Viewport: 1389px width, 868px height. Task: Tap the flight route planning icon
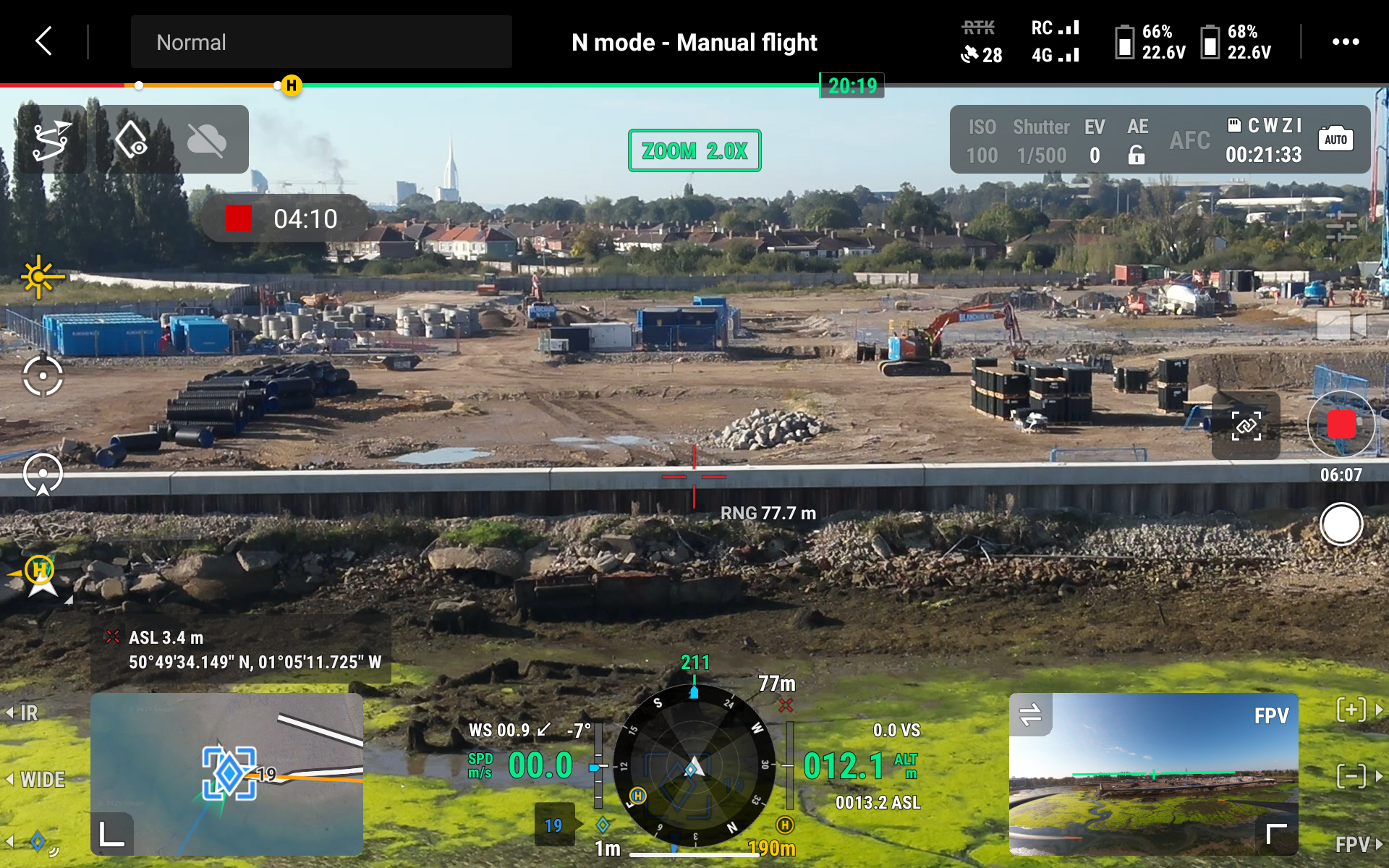(x=51, y=140)
